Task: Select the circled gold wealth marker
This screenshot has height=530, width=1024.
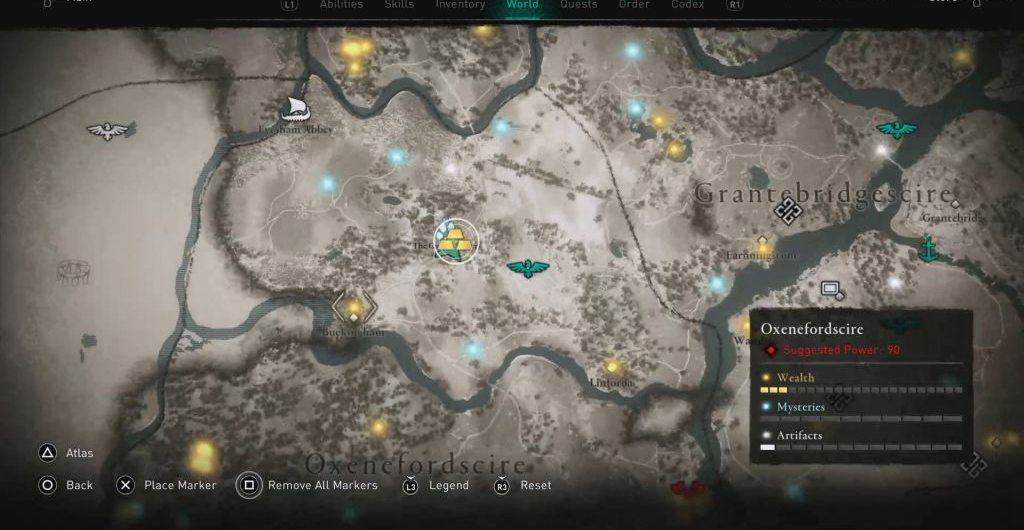Action: click(x=457, y=242)
